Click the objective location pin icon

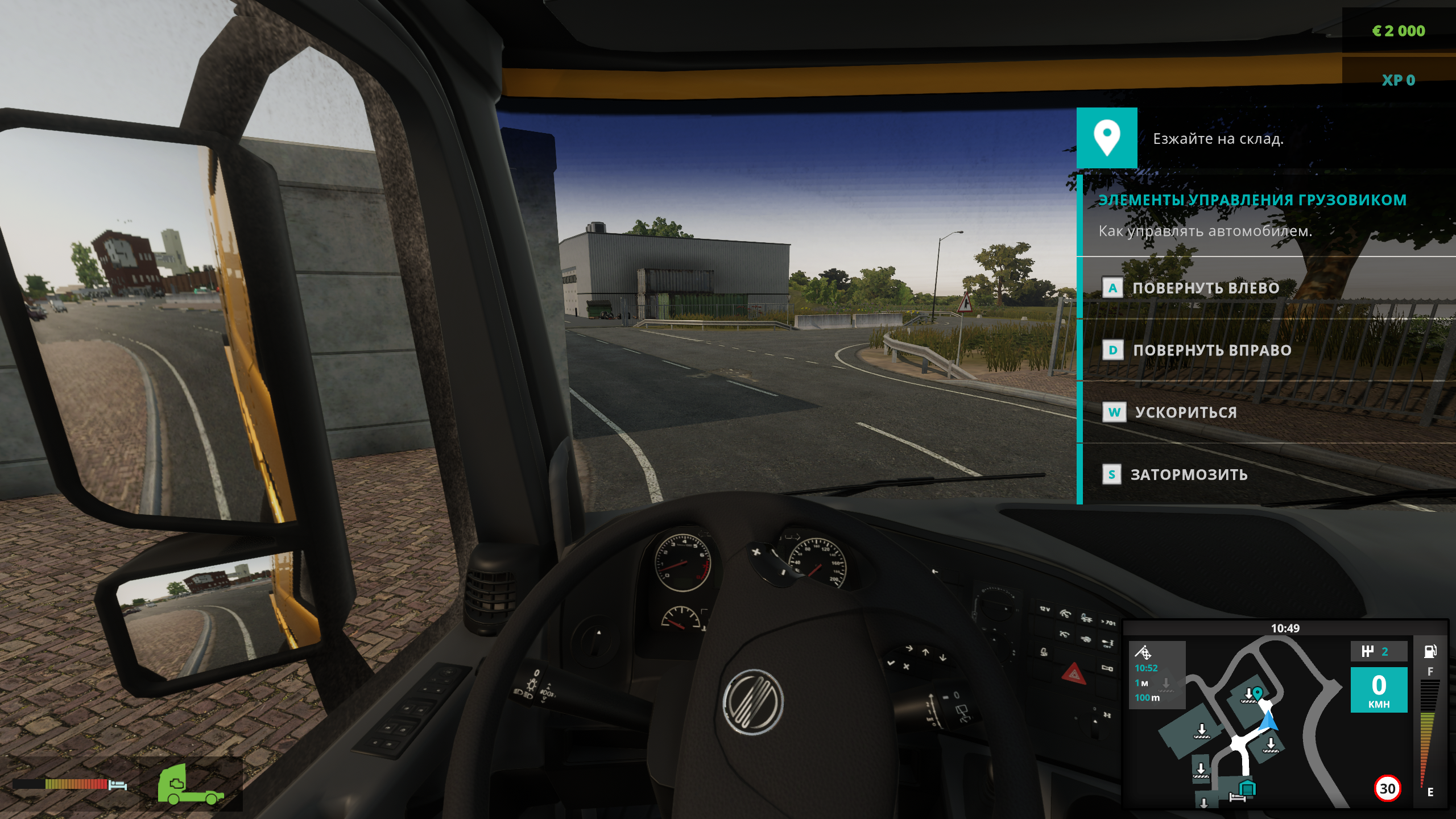point(1106,138)
